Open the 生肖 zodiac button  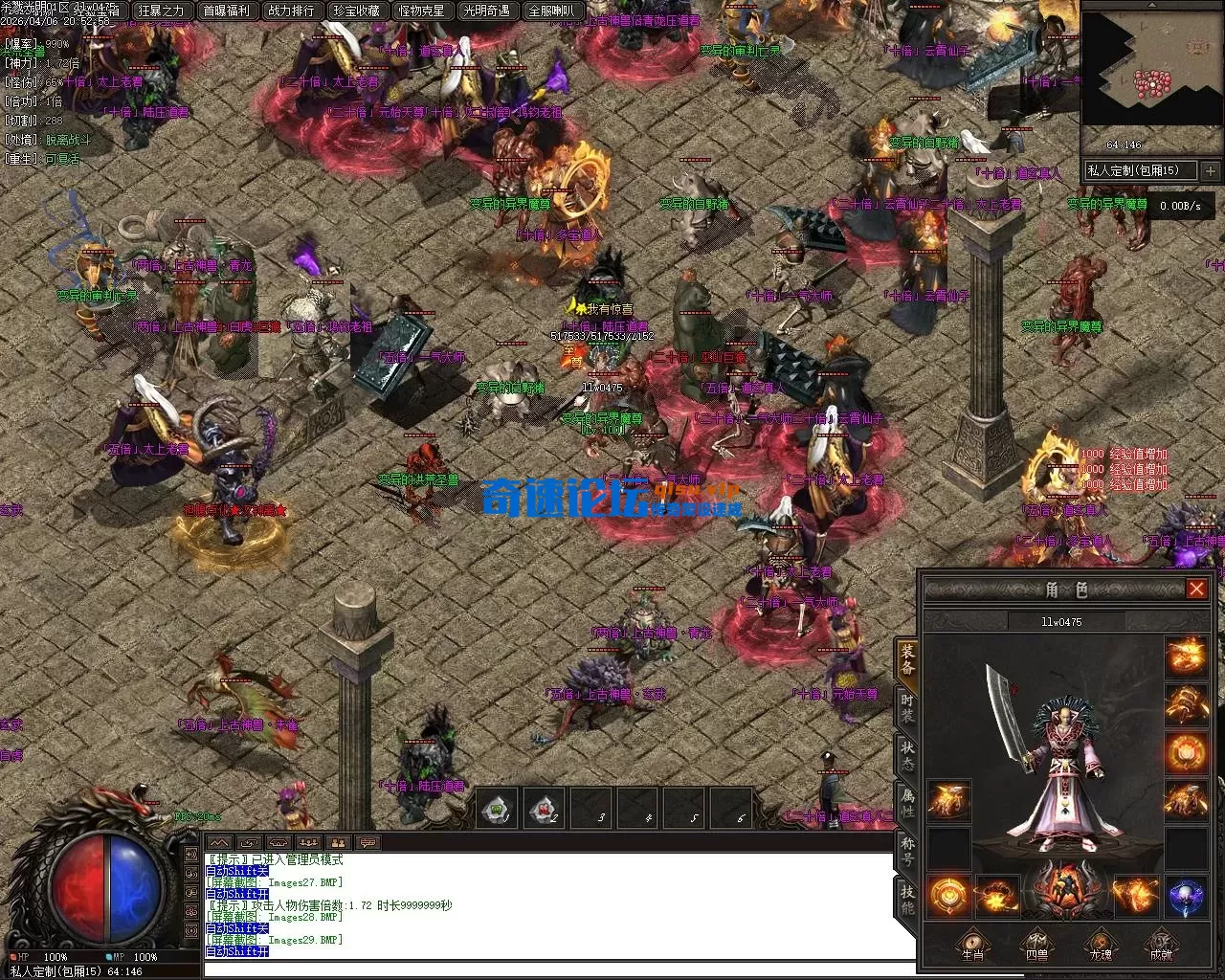tap(971, 945)
